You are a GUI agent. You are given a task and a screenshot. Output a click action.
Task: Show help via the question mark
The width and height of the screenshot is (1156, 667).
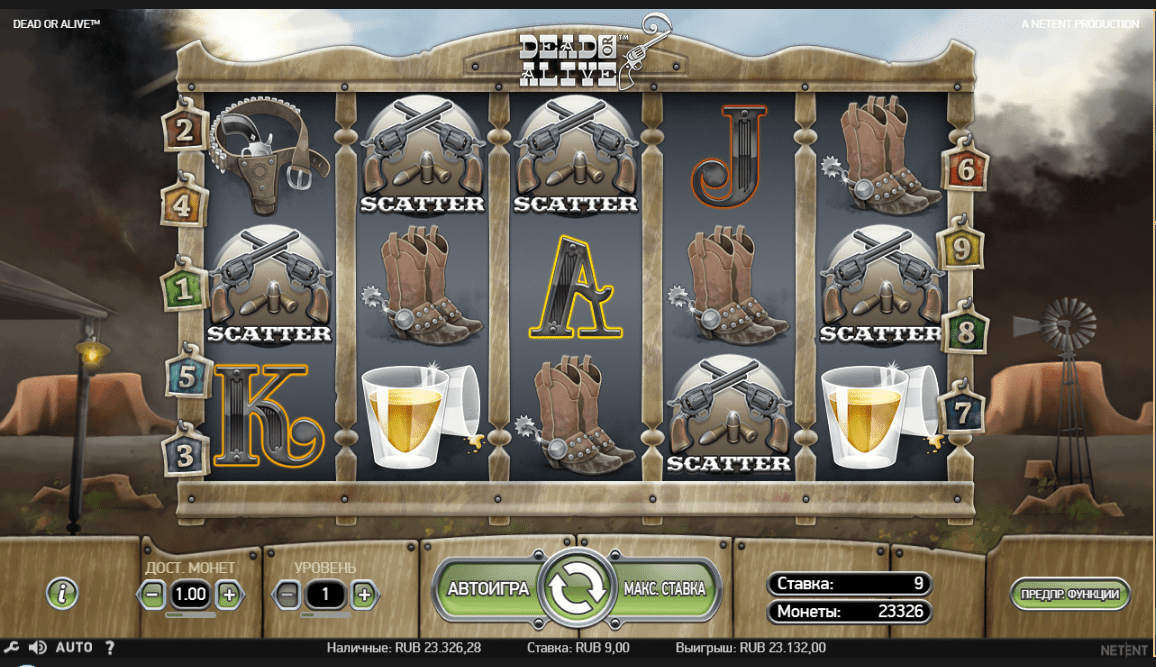110,648
